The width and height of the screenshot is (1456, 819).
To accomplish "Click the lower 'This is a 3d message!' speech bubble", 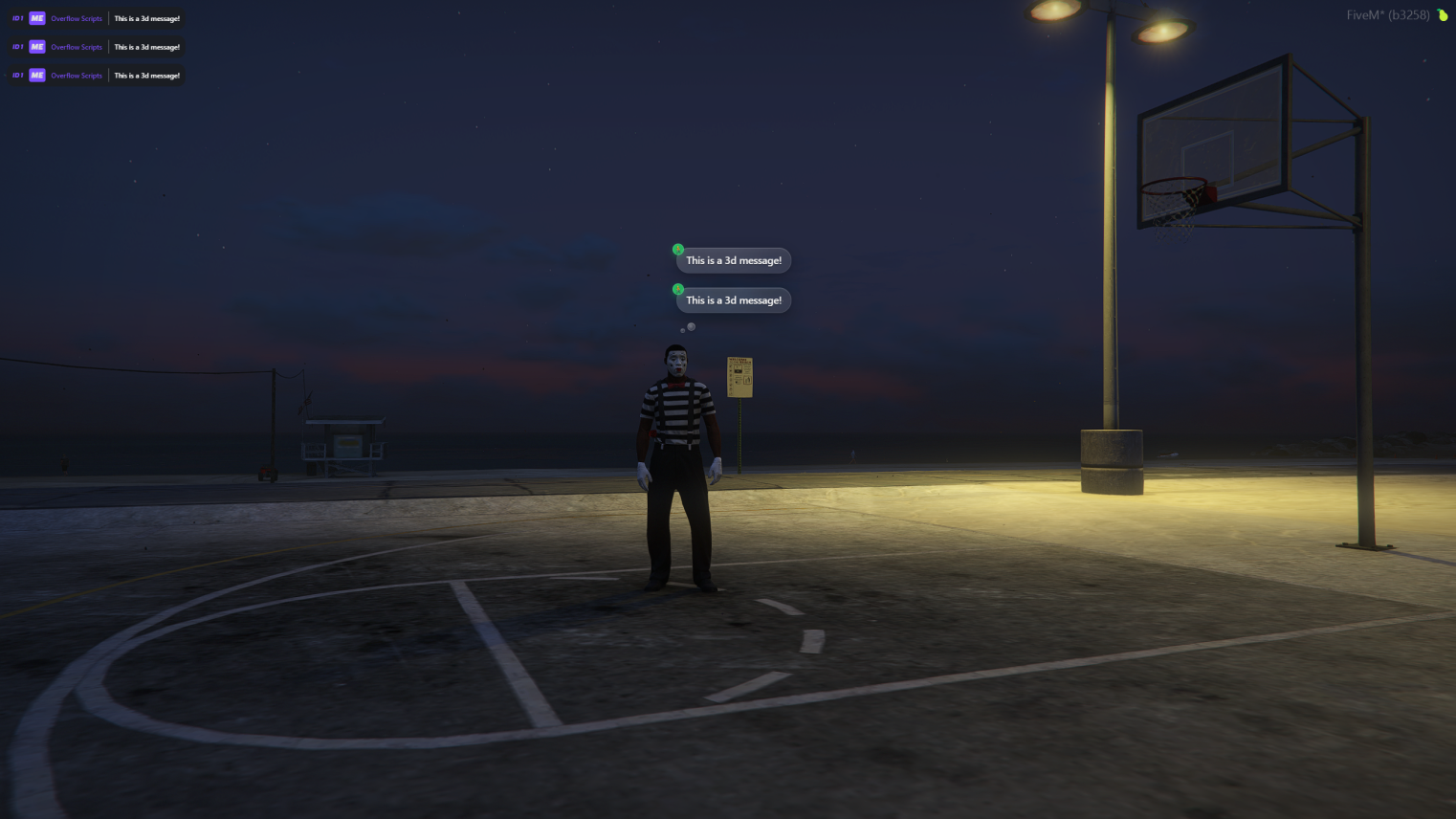I will [x=733, y=299].
